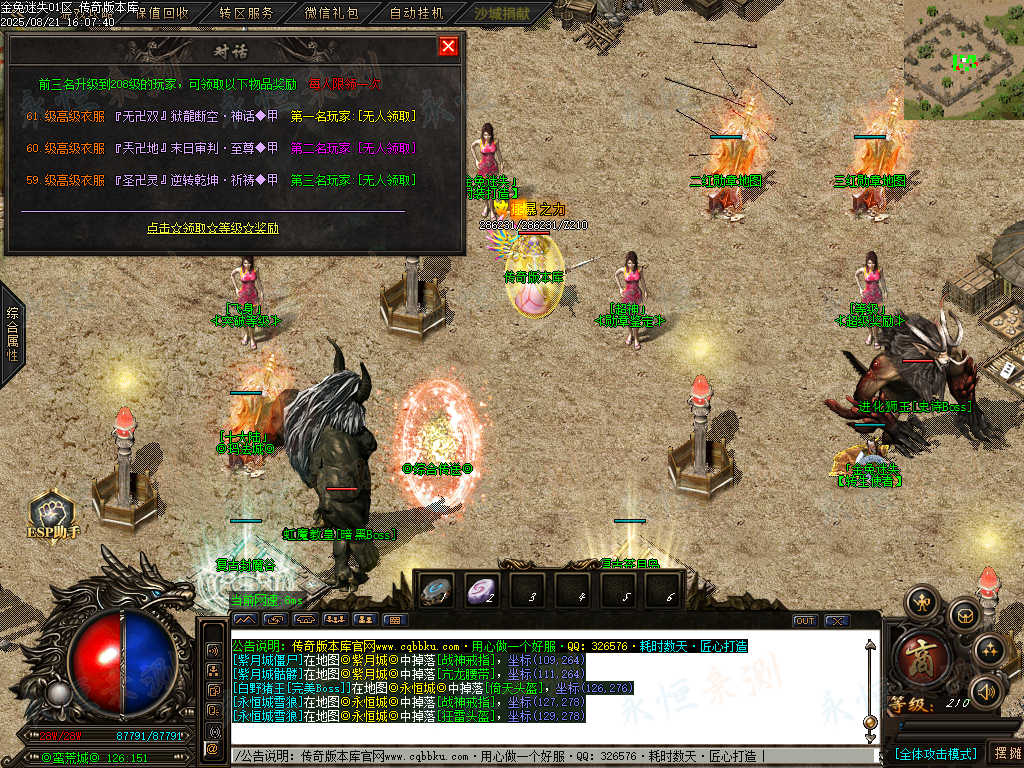The height and width of the screenshot is (768, 1024).
Task: Open the minimap in the corner
Action: (963, 60)
